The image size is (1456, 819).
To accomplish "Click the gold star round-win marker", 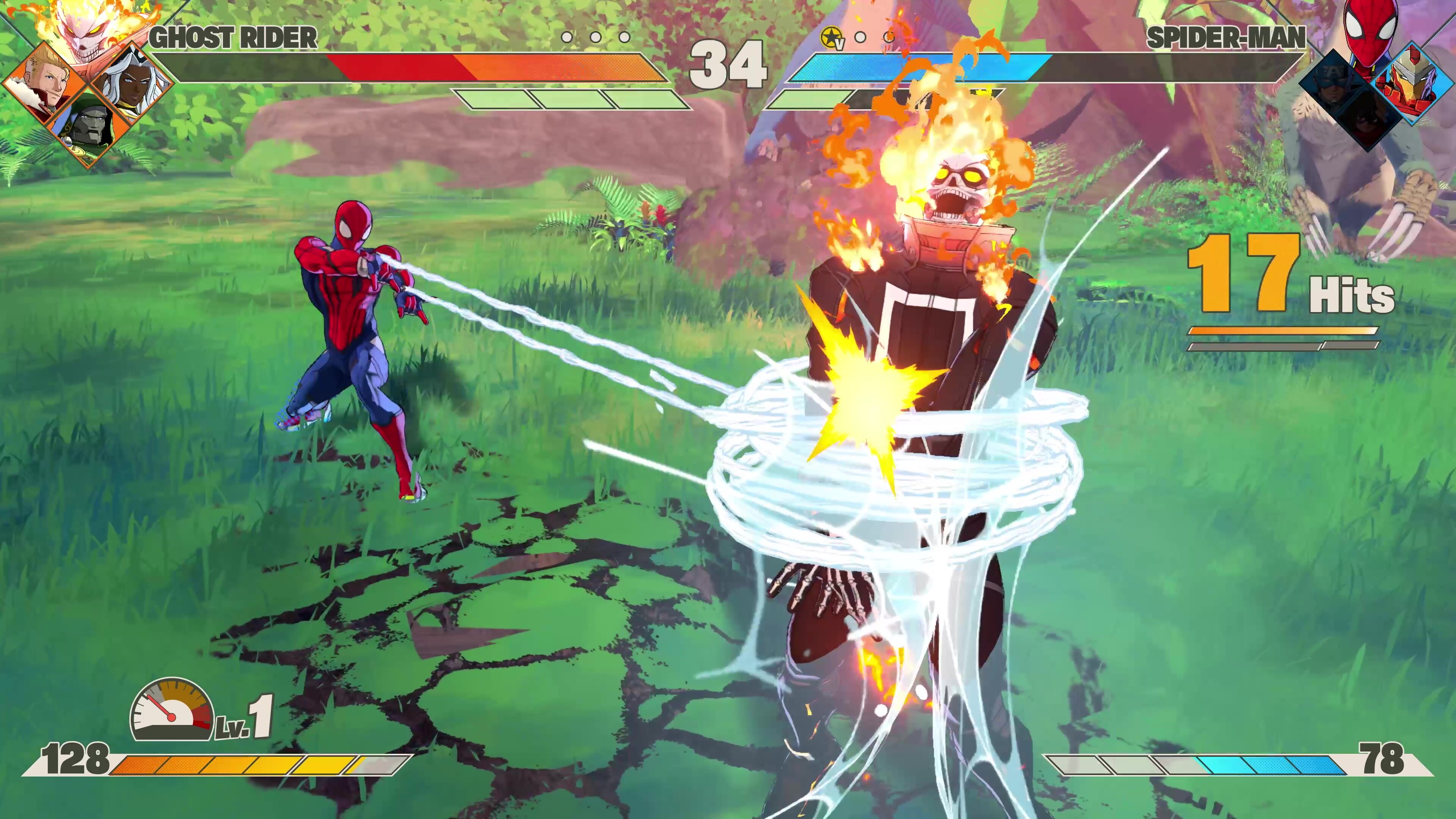I will click(x=832, y=37).
